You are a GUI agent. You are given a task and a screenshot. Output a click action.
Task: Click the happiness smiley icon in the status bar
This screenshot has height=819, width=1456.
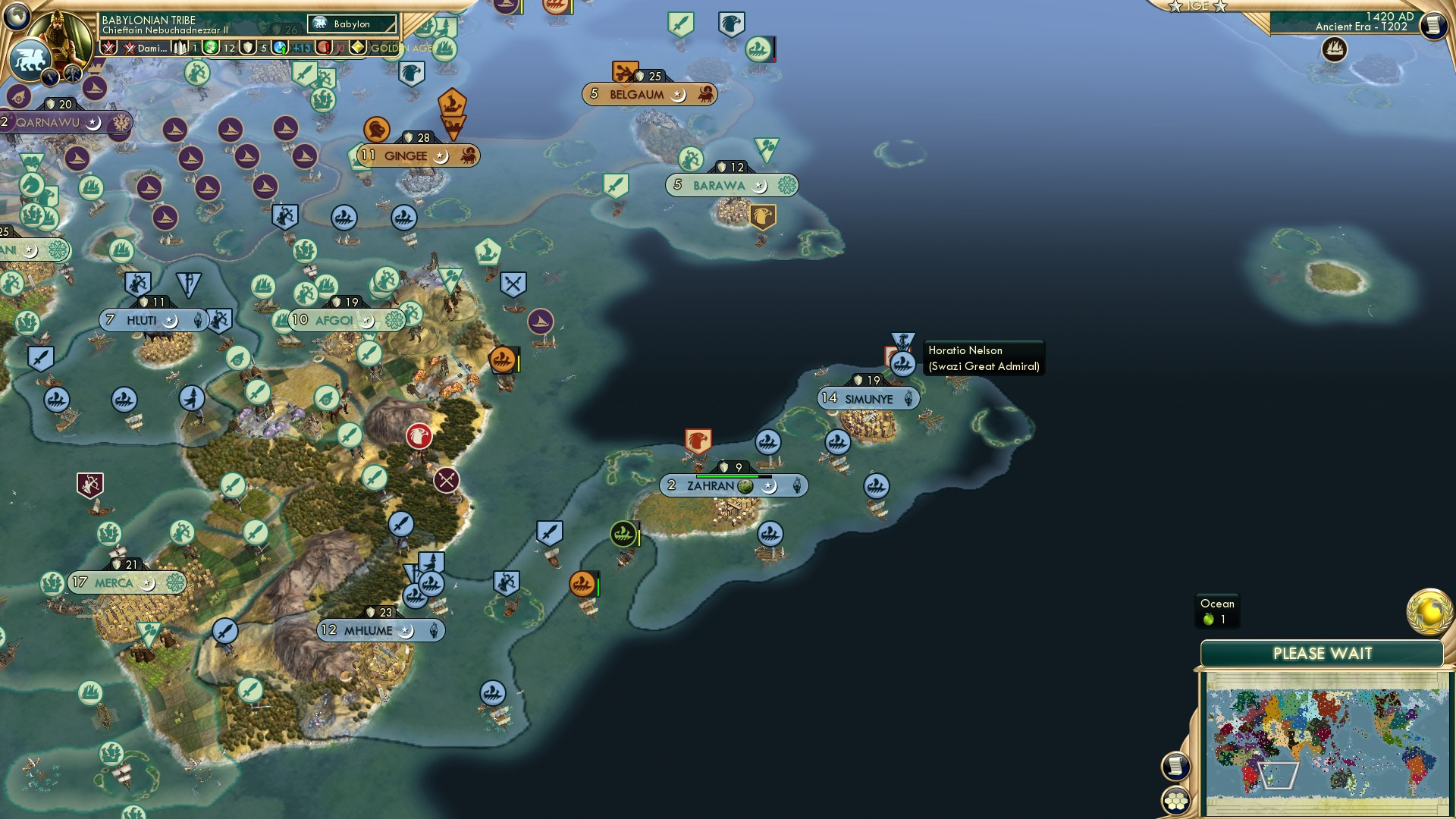pos(209,48)
